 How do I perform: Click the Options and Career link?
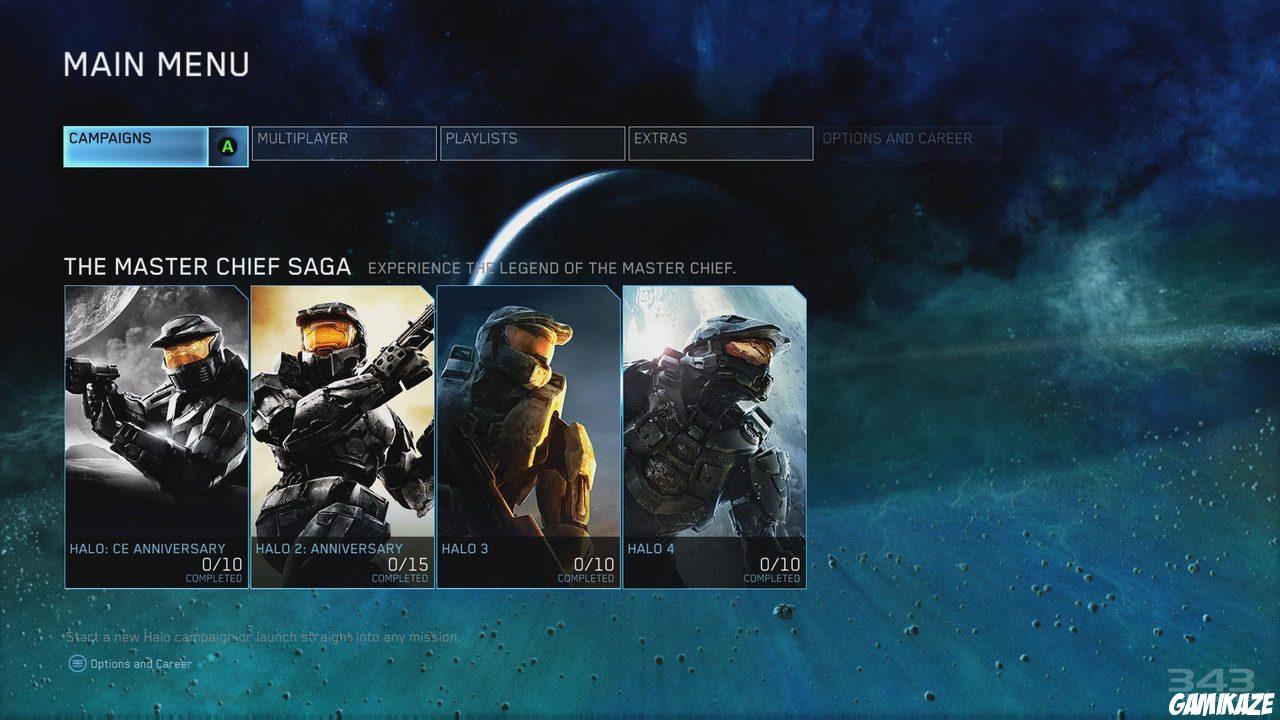tap(140, 663)
